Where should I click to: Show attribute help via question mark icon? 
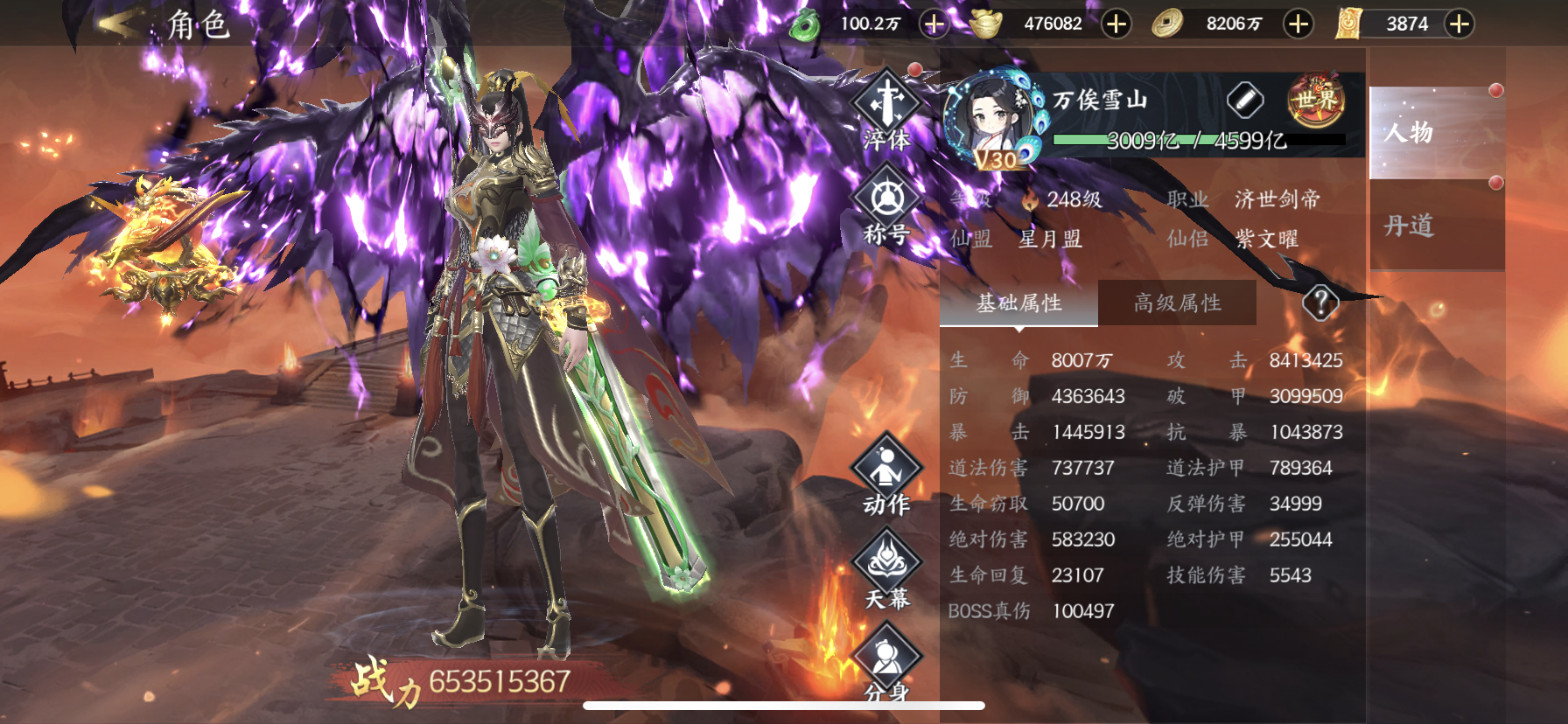pyautogui.click(x=1320, y=303)
